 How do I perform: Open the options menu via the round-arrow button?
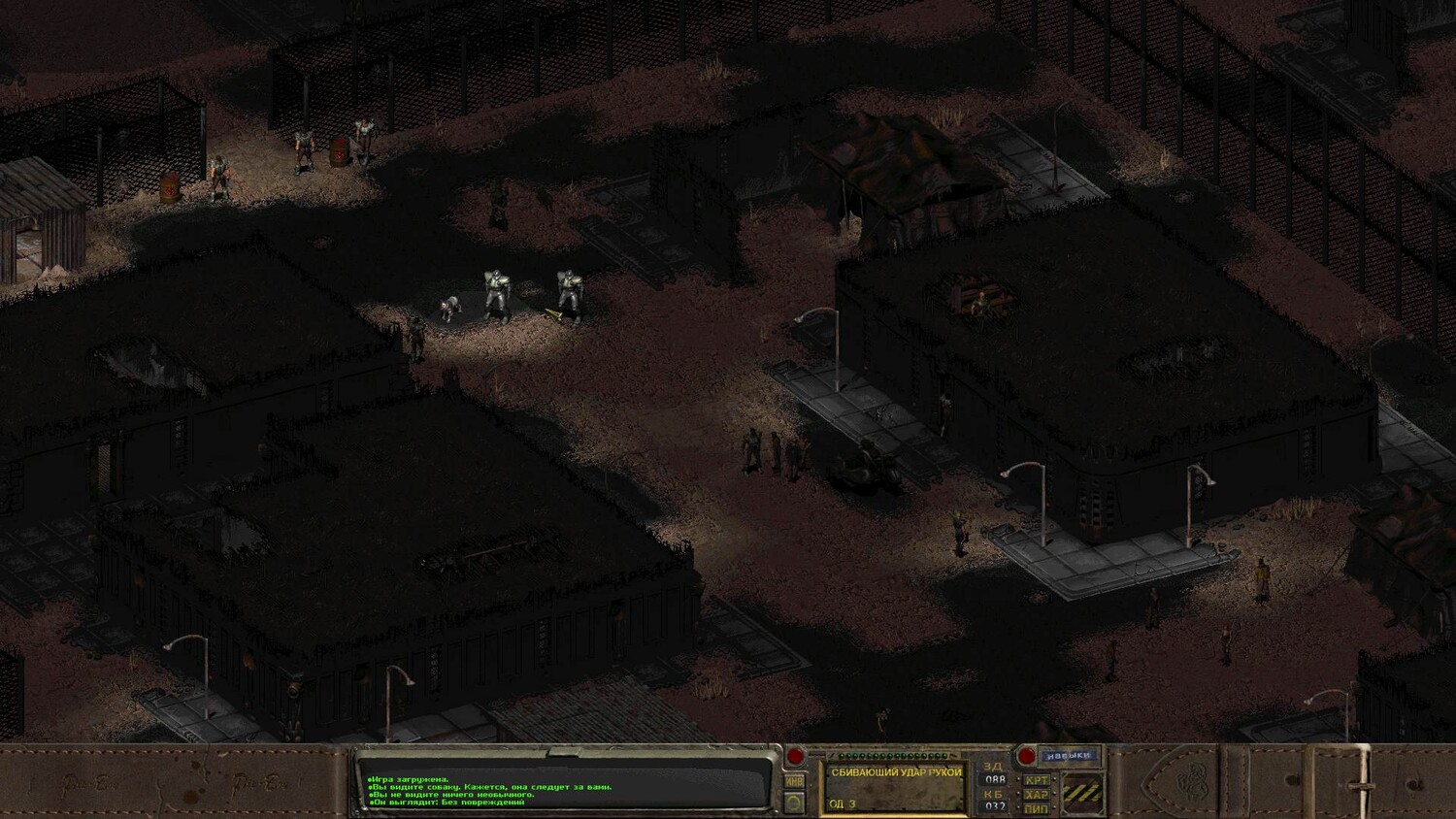(x=795, y=803)
